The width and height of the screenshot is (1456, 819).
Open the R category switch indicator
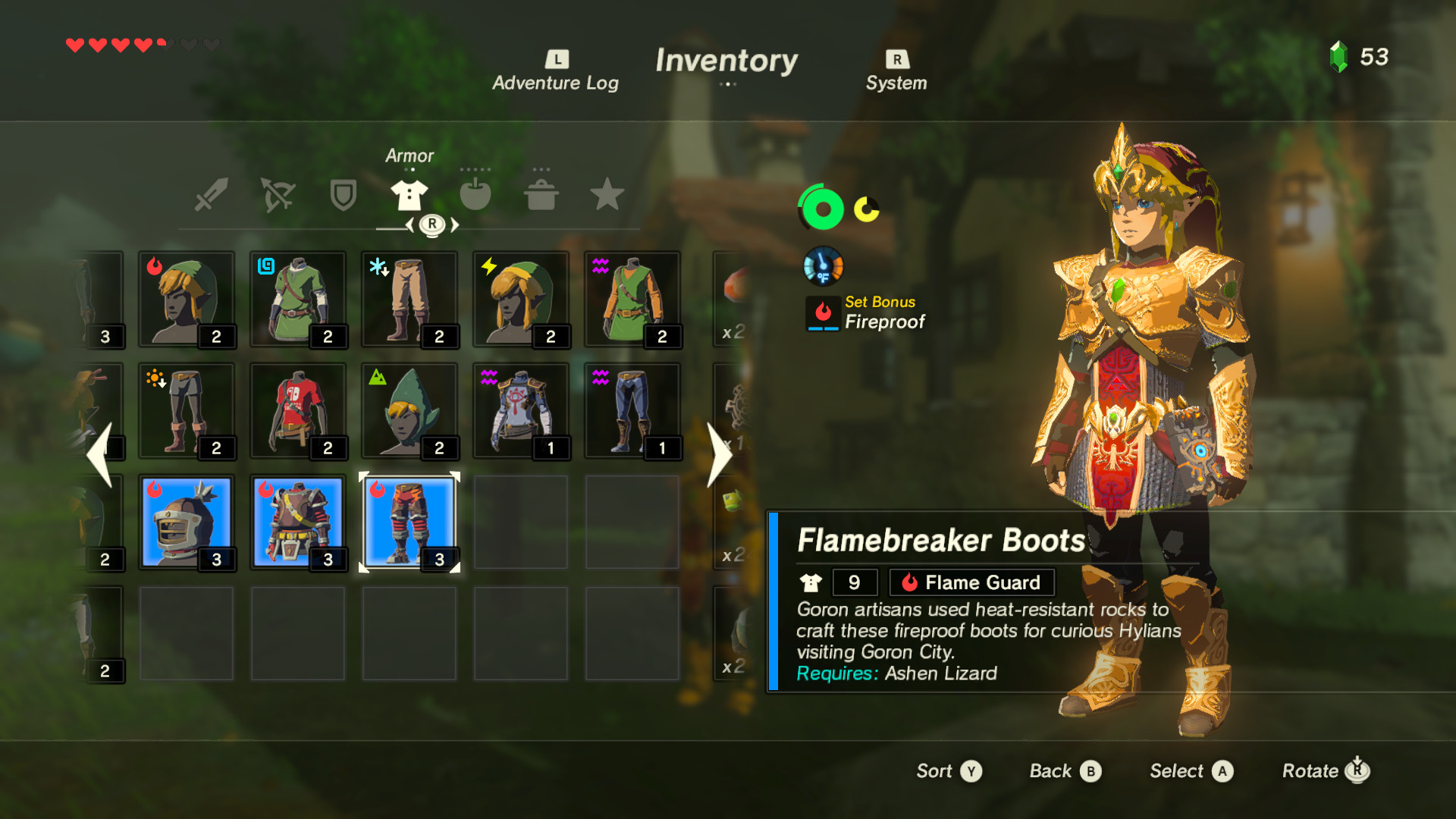[431, 224]
